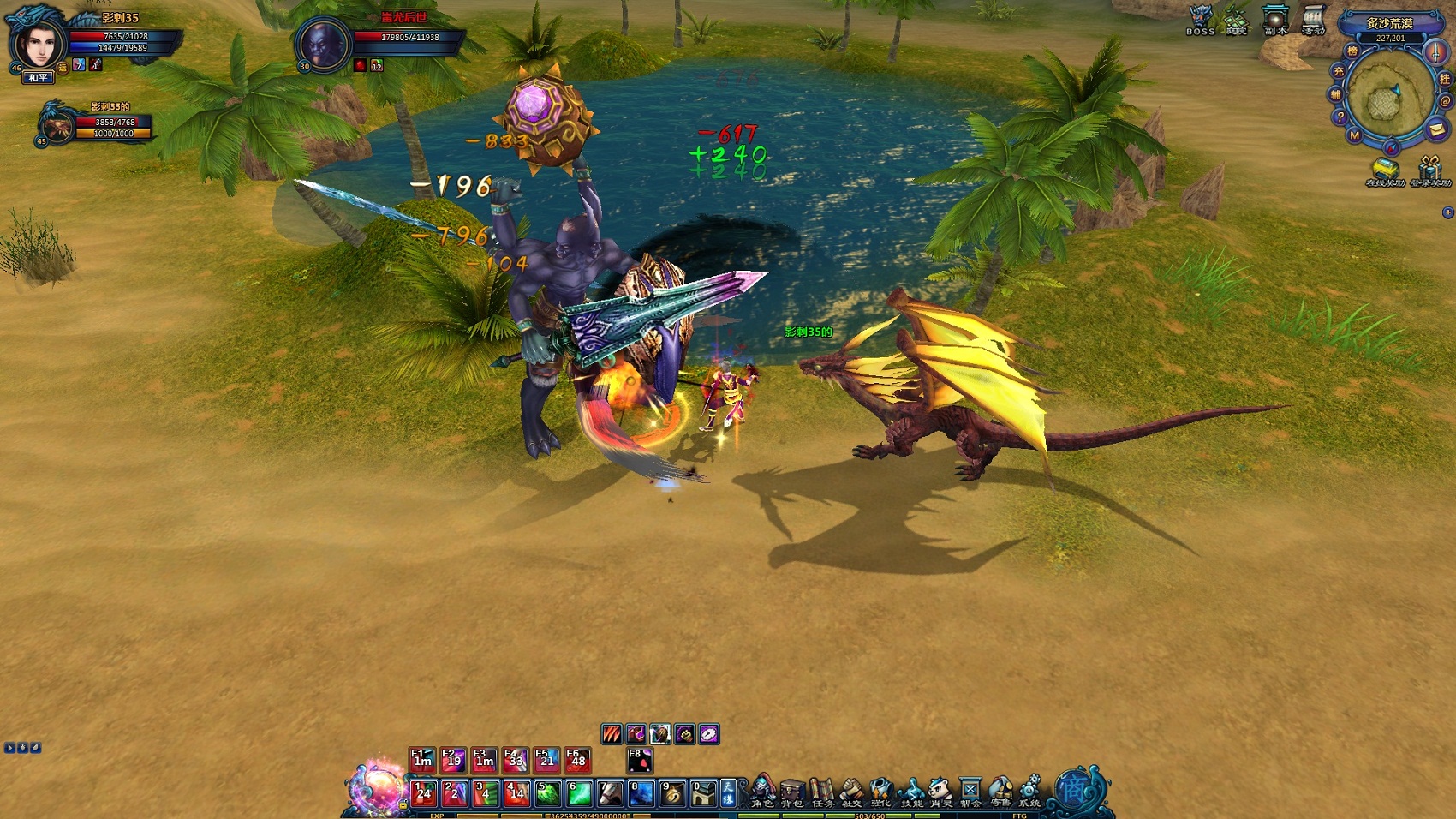1456x819 pixels.
Task: Open the 登录奖励 login gift box
Action: (1429, 170)
